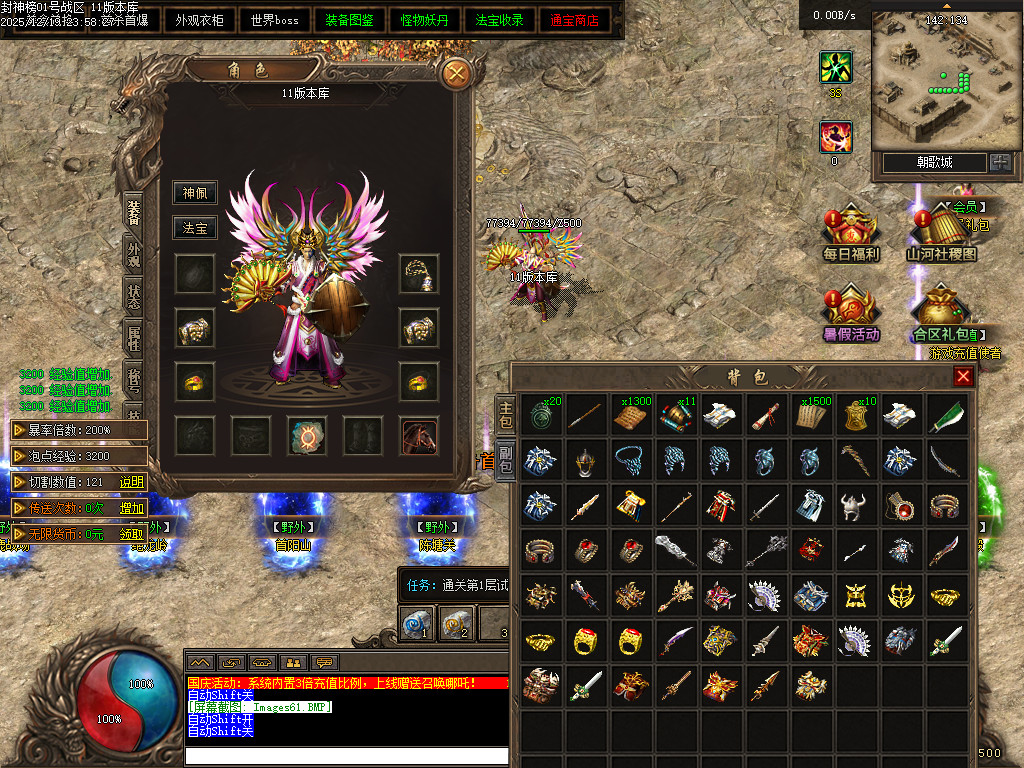This screenshot has height=768, width=1024.
Task: Click 增加 next to 传送次数
Action: click(x=132, y=507)
